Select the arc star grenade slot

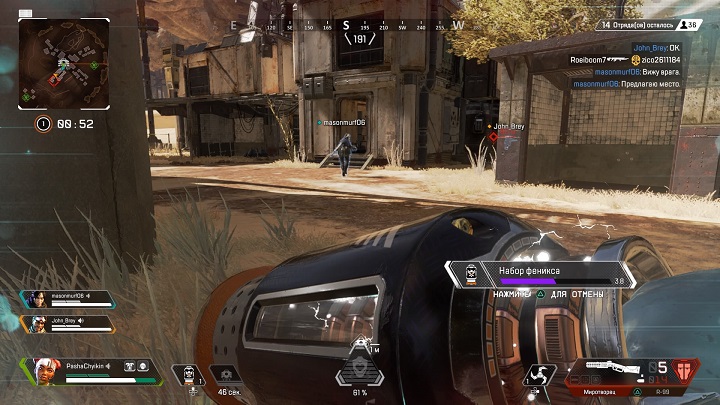(539, 375)
